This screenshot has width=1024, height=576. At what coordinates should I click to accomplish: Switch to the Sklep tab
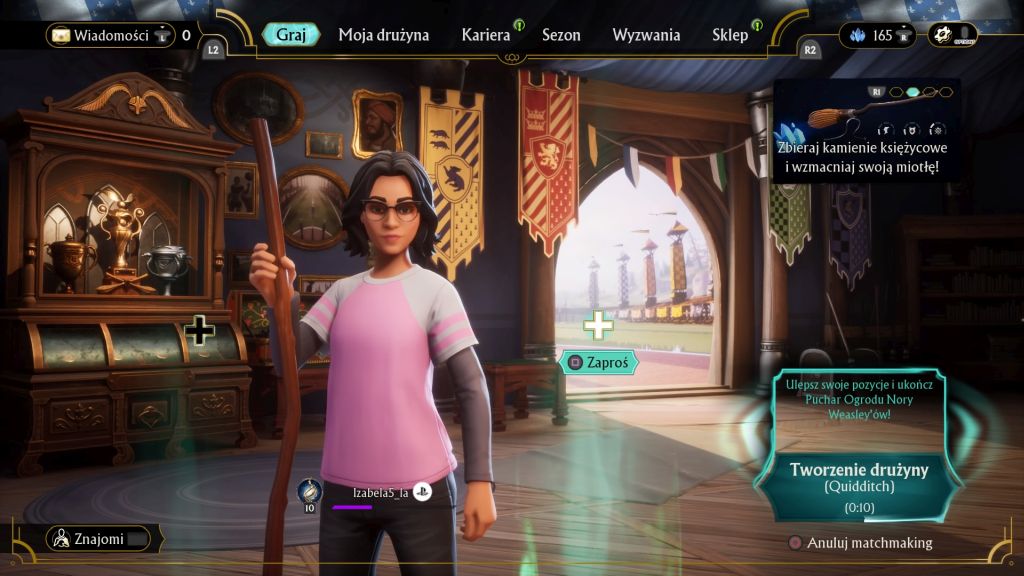[x=730, y=35]
